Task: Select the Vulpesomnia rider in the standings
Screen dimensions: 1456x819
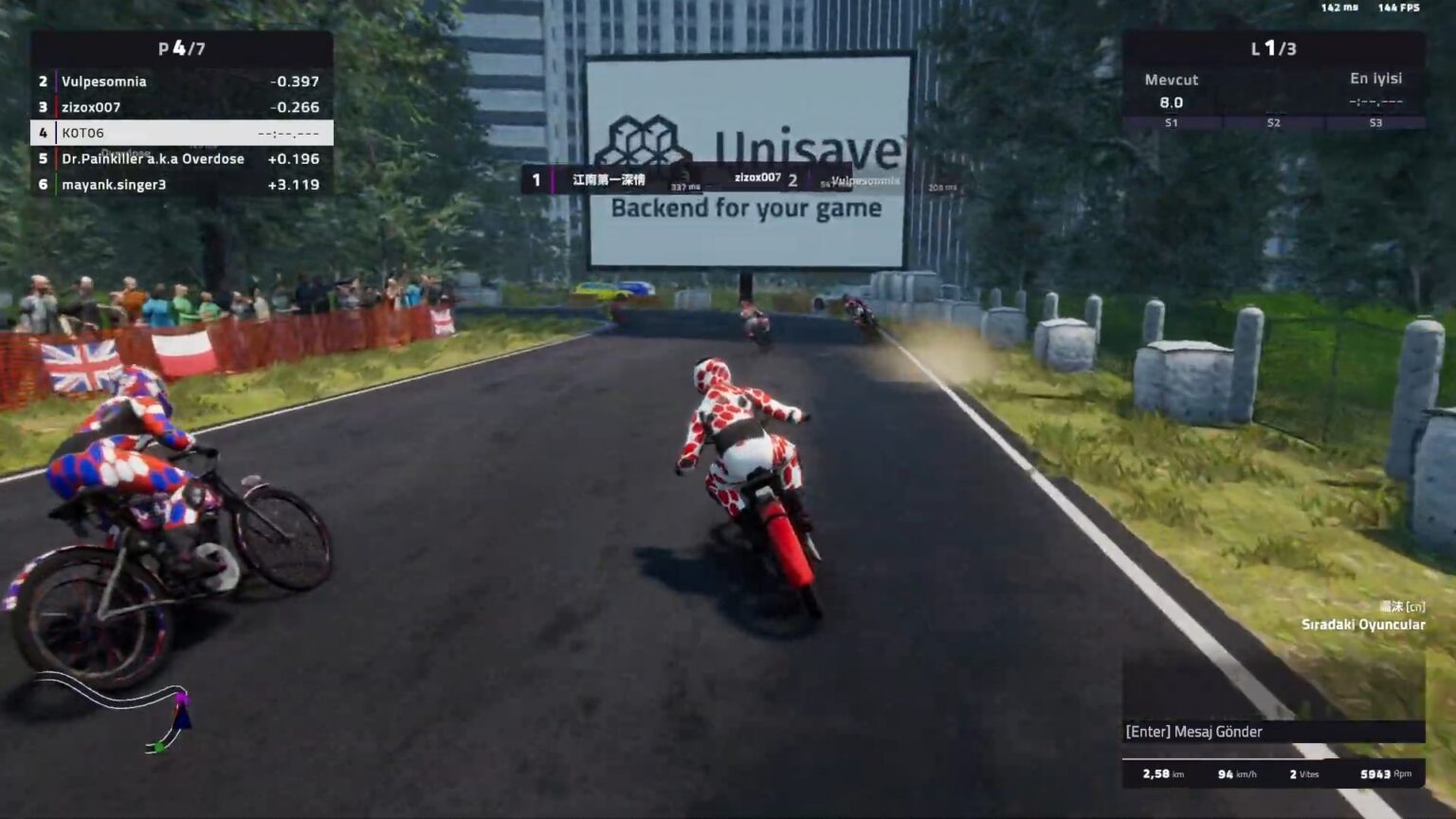Action: (103, 82)
